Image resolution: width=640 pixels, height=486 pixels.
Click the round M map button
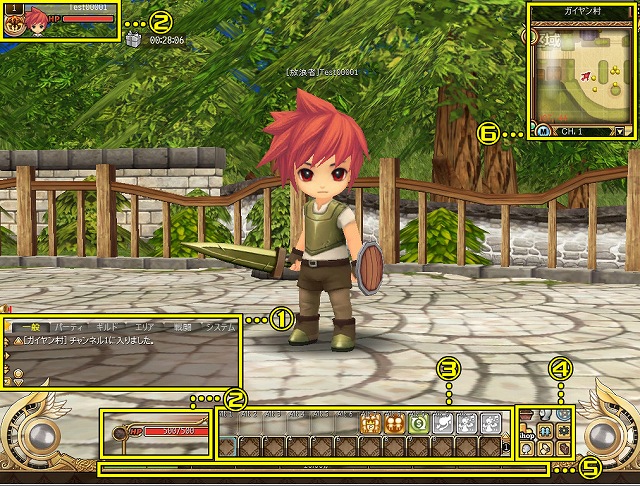[542, 131]
